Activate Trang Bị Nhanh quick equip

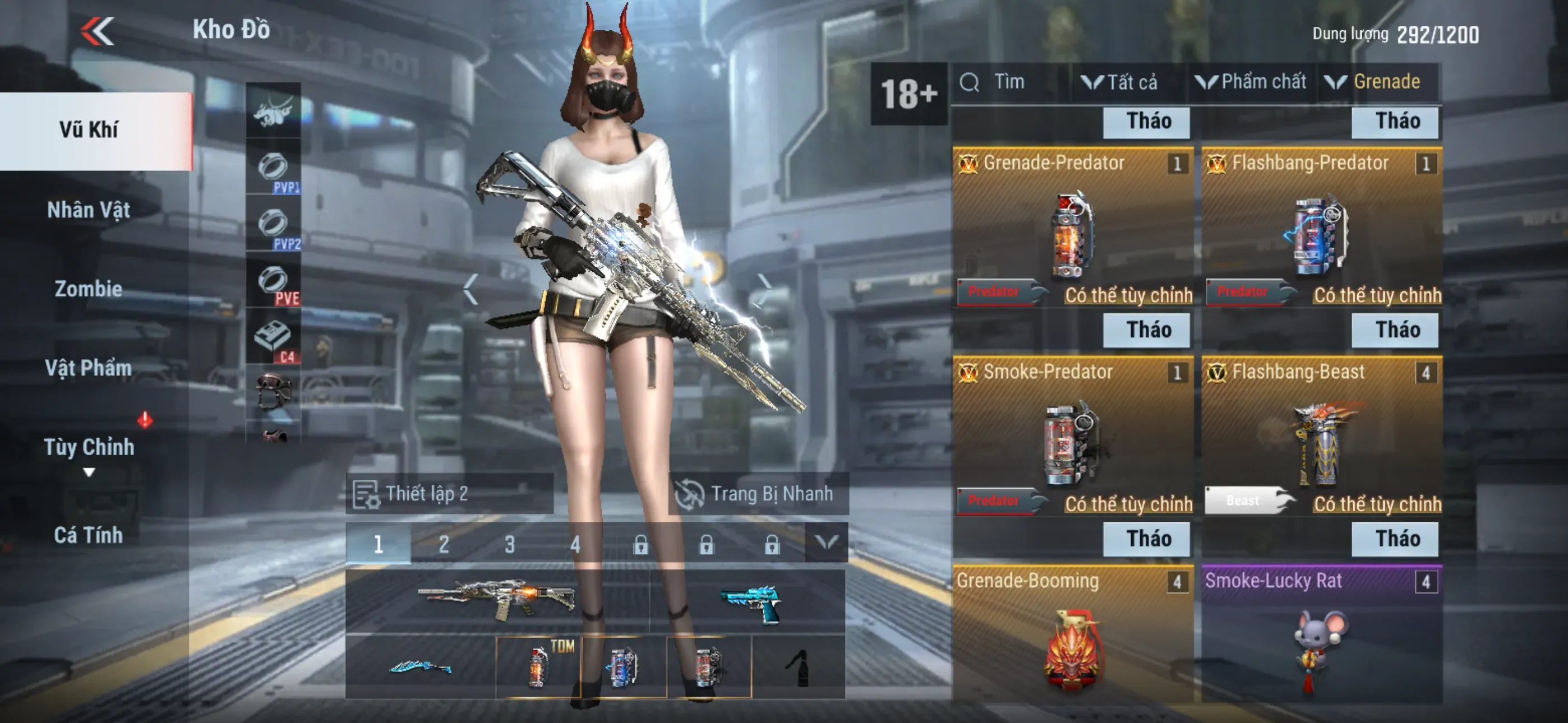tap(758, 494)
